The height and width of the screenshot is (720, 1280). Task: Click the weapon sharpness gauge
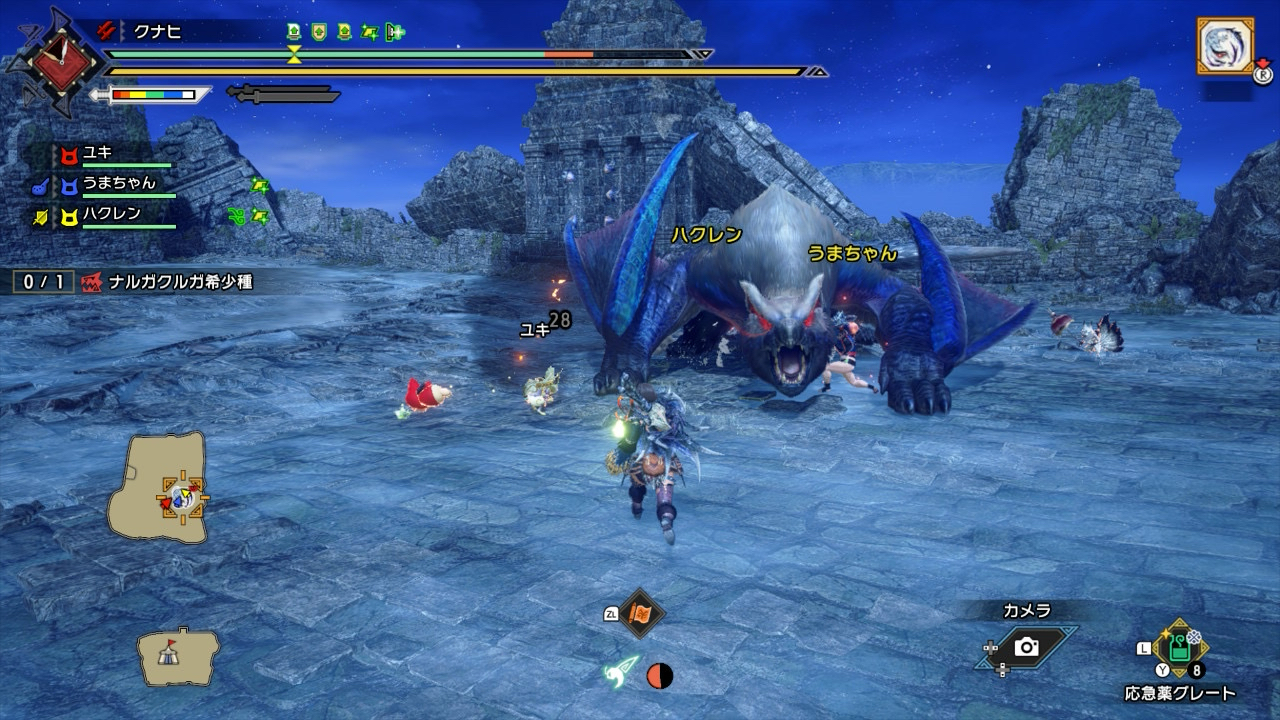click(152, 95)
